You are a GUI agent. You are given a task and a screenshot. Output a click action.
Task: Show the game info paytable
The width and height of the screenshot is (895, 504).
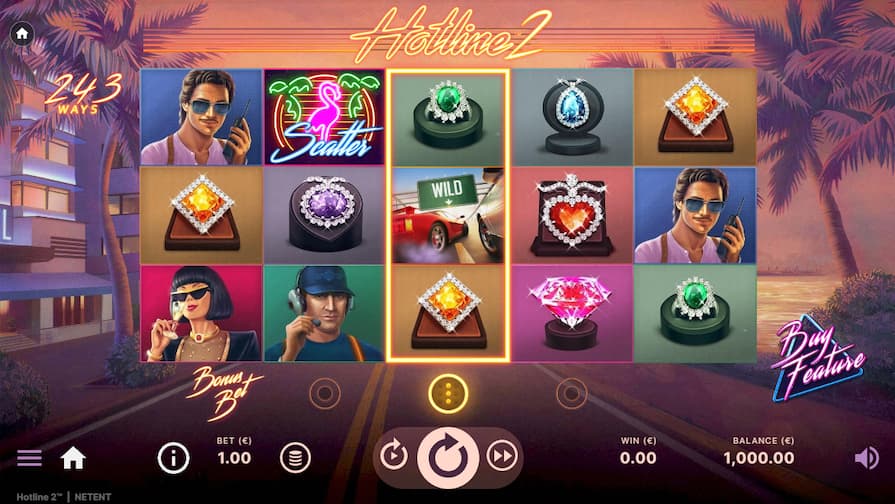click(x=173, y=458)
